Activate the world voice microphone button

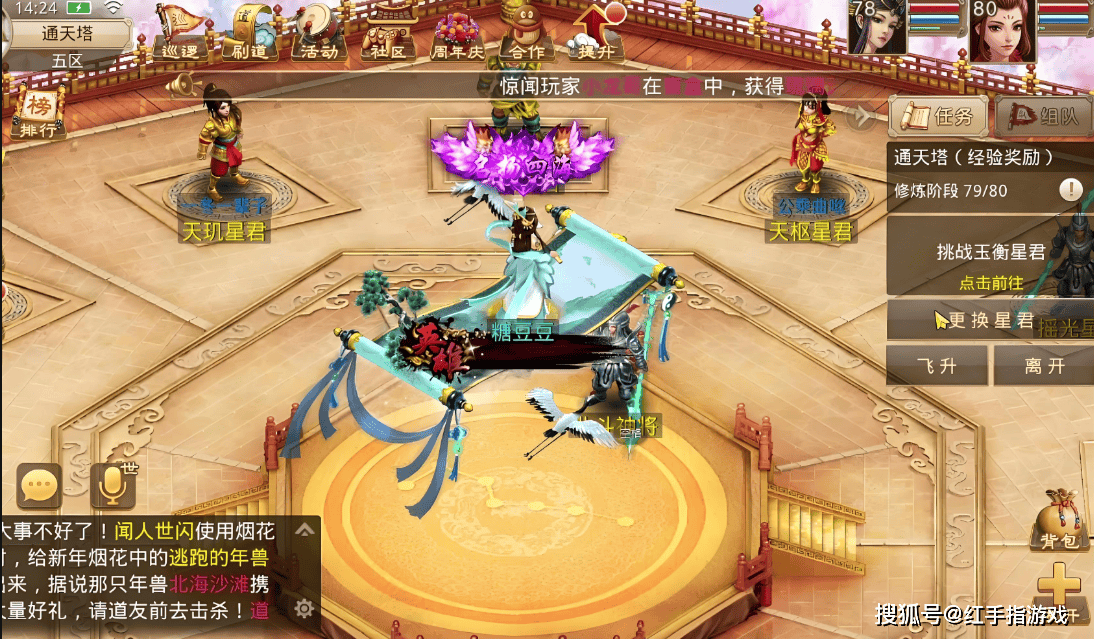(x=113, y=487)
